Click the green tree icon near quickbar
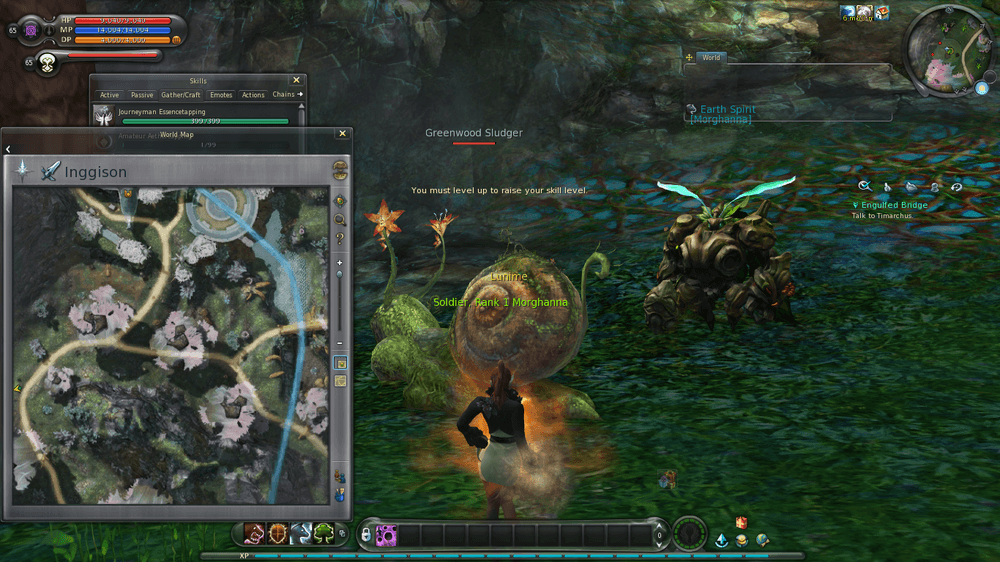 324,534
